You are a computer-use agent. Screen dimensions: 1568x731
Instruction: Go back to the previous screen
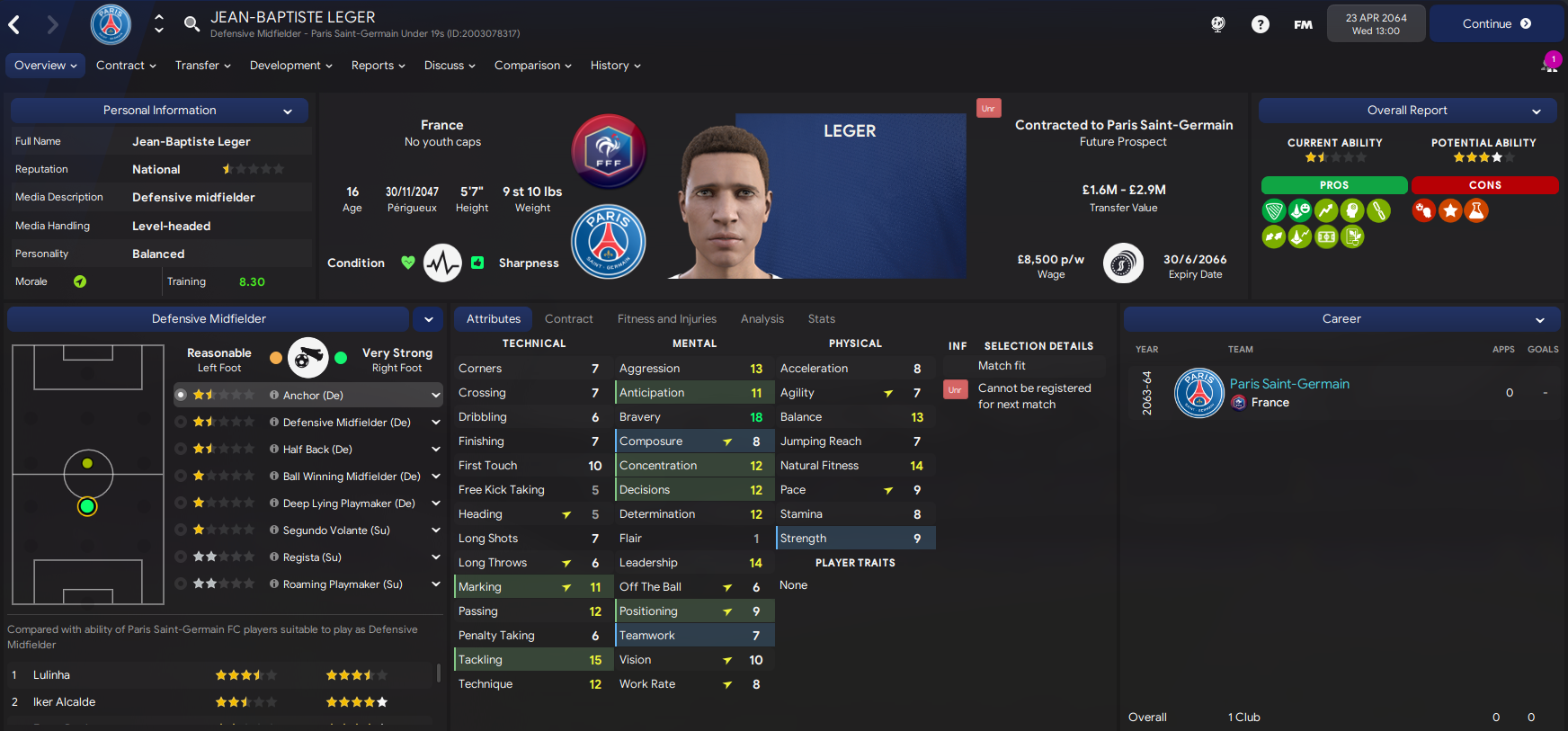pyautogui.click(x=14, y=24)
